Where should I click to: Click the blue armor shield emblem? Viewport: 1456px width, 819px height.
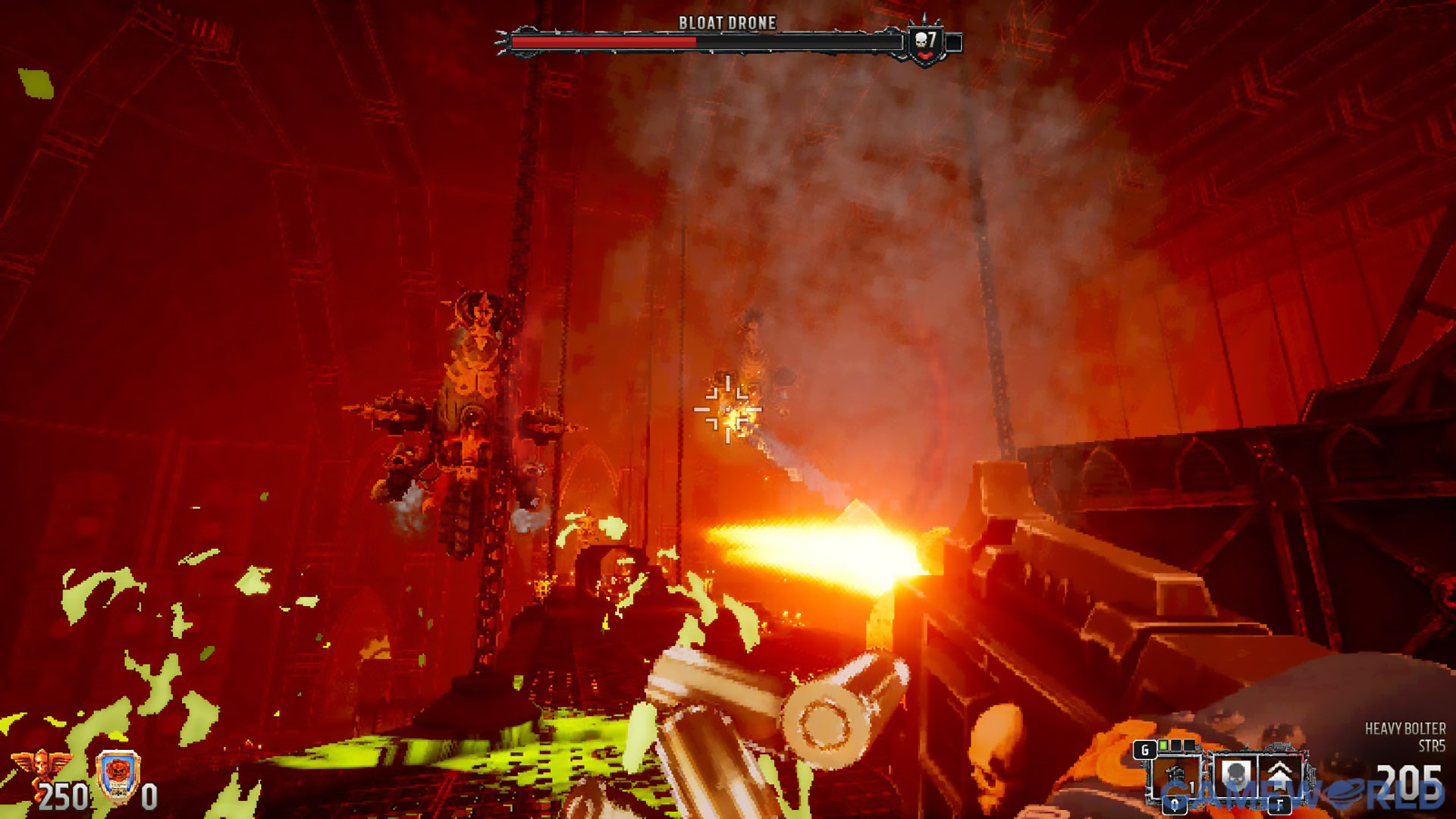pos(118,776)
